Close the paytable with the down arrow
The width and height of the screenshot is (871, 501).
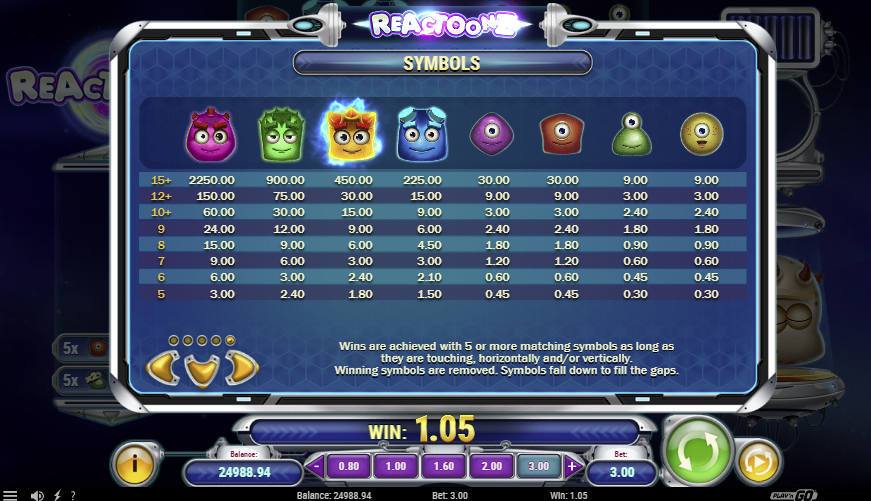click(202, 369)
